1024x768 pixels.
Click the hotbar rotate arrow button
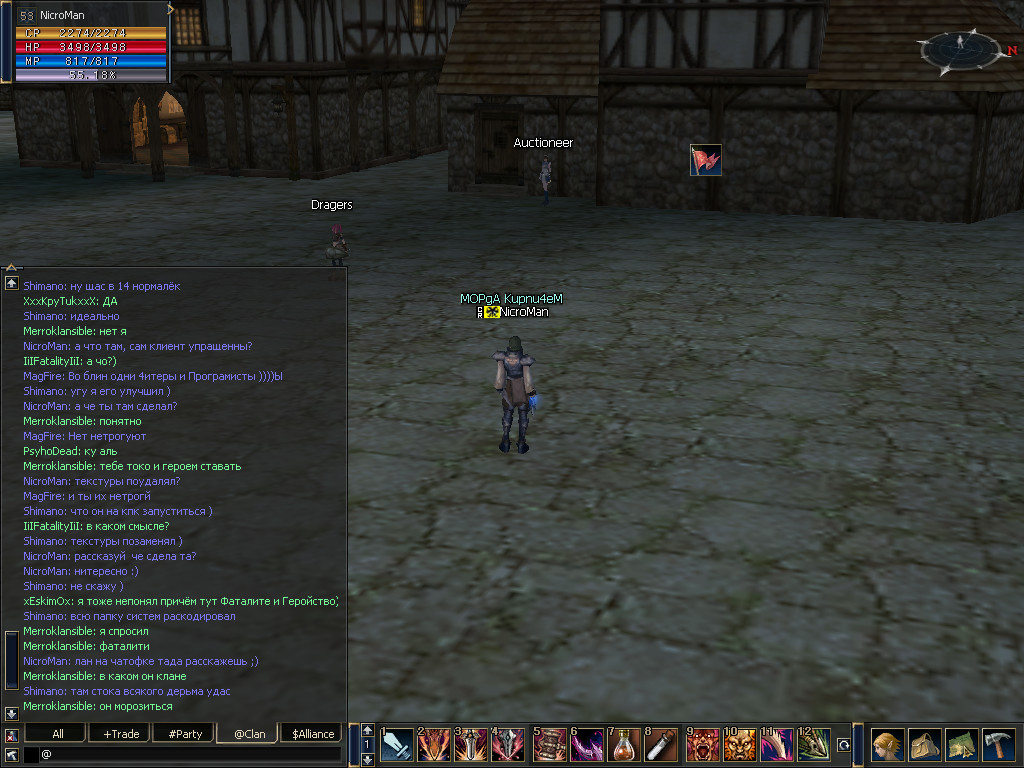point(843,745)
